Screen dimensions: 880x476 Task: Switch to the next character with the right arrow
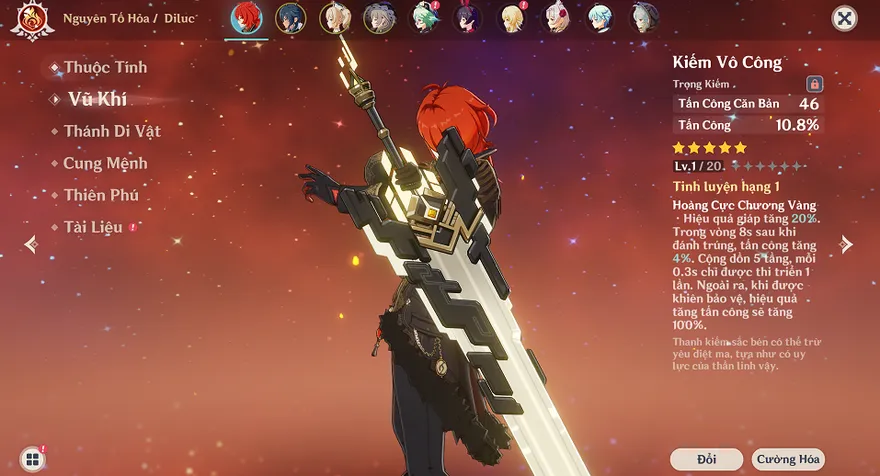pyautogui.click(x=846, y=244)
